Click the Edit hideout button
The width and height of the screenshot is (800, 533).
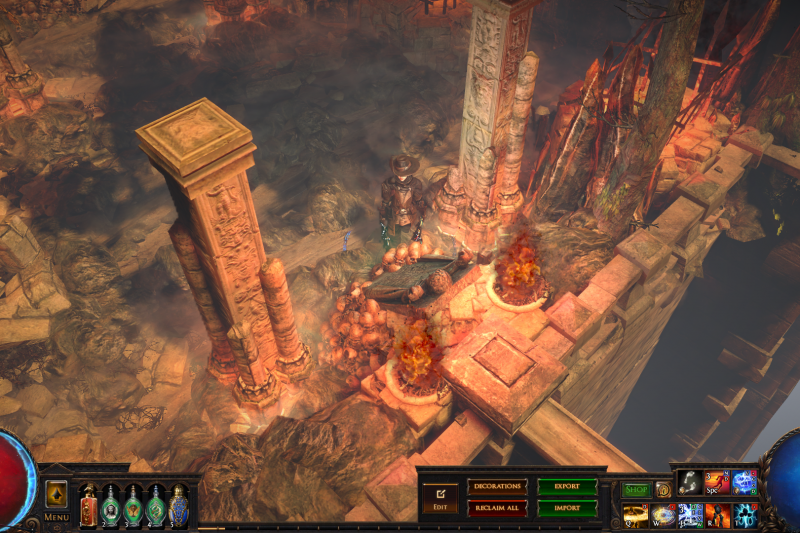click(439, 496)
